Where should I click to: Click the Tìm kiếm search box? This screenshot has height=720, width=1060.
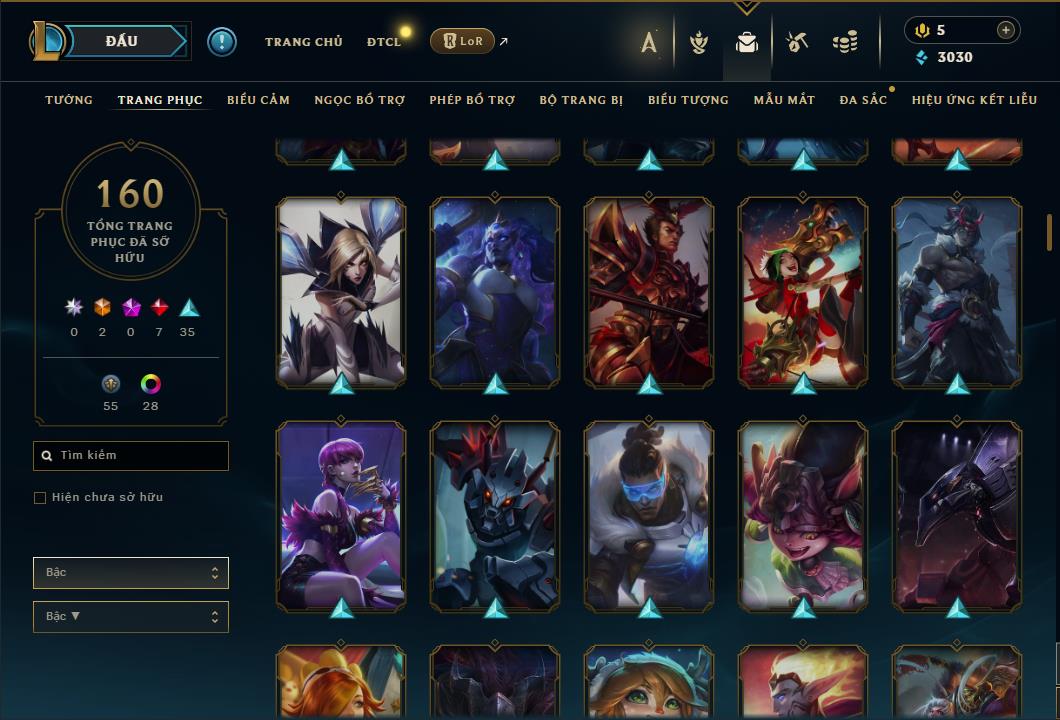(131, 456)
